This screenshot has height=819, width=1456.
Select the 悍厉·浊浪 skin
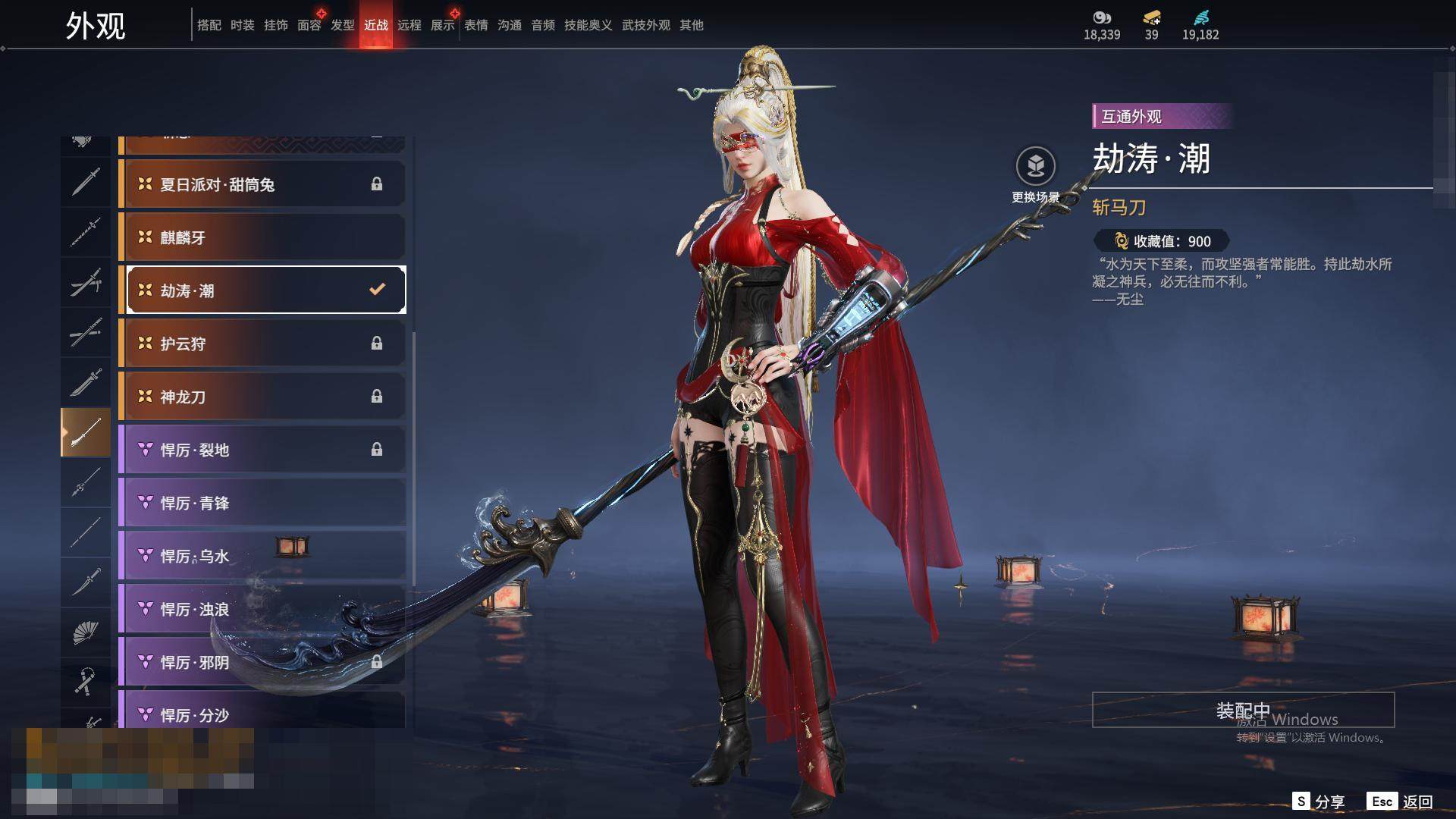262,609
